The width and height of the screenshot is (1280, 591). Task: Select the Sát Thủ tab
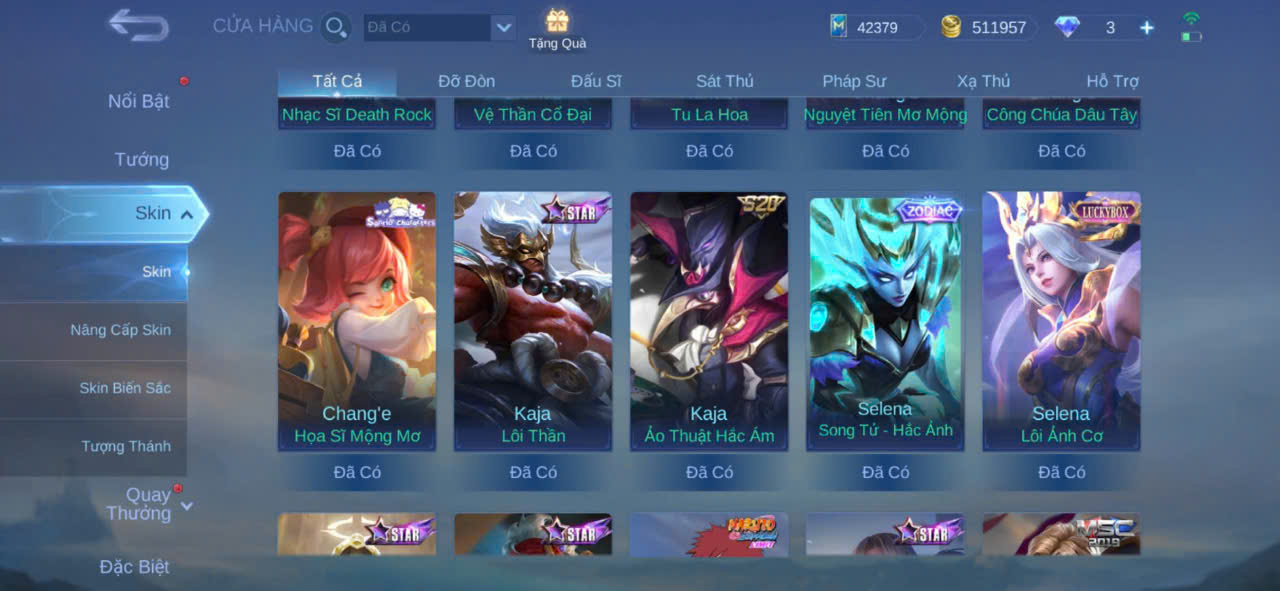[725, 81]
